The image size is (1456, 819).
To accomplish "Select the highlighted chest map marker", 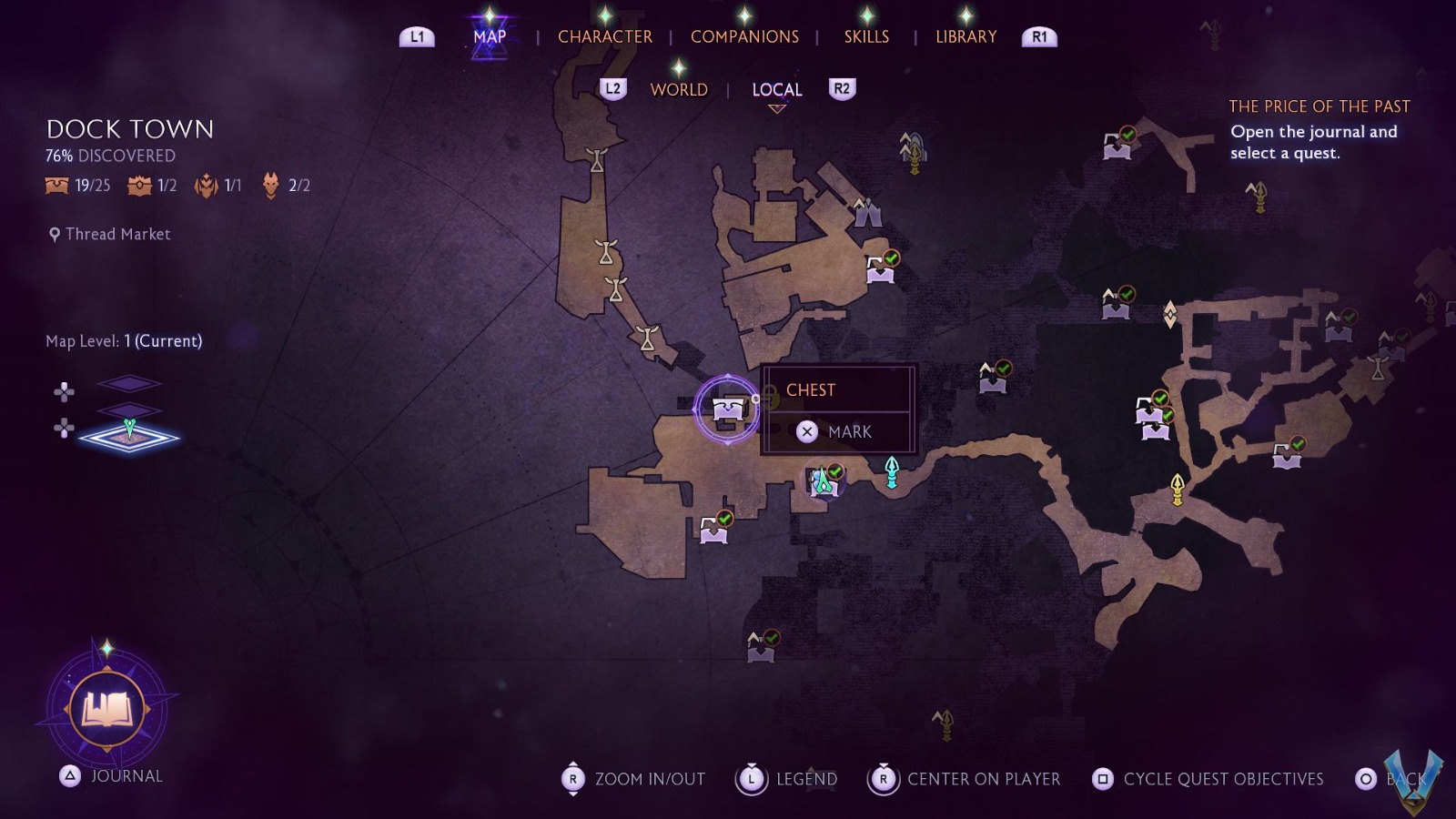I will click(x=727, y=409).
